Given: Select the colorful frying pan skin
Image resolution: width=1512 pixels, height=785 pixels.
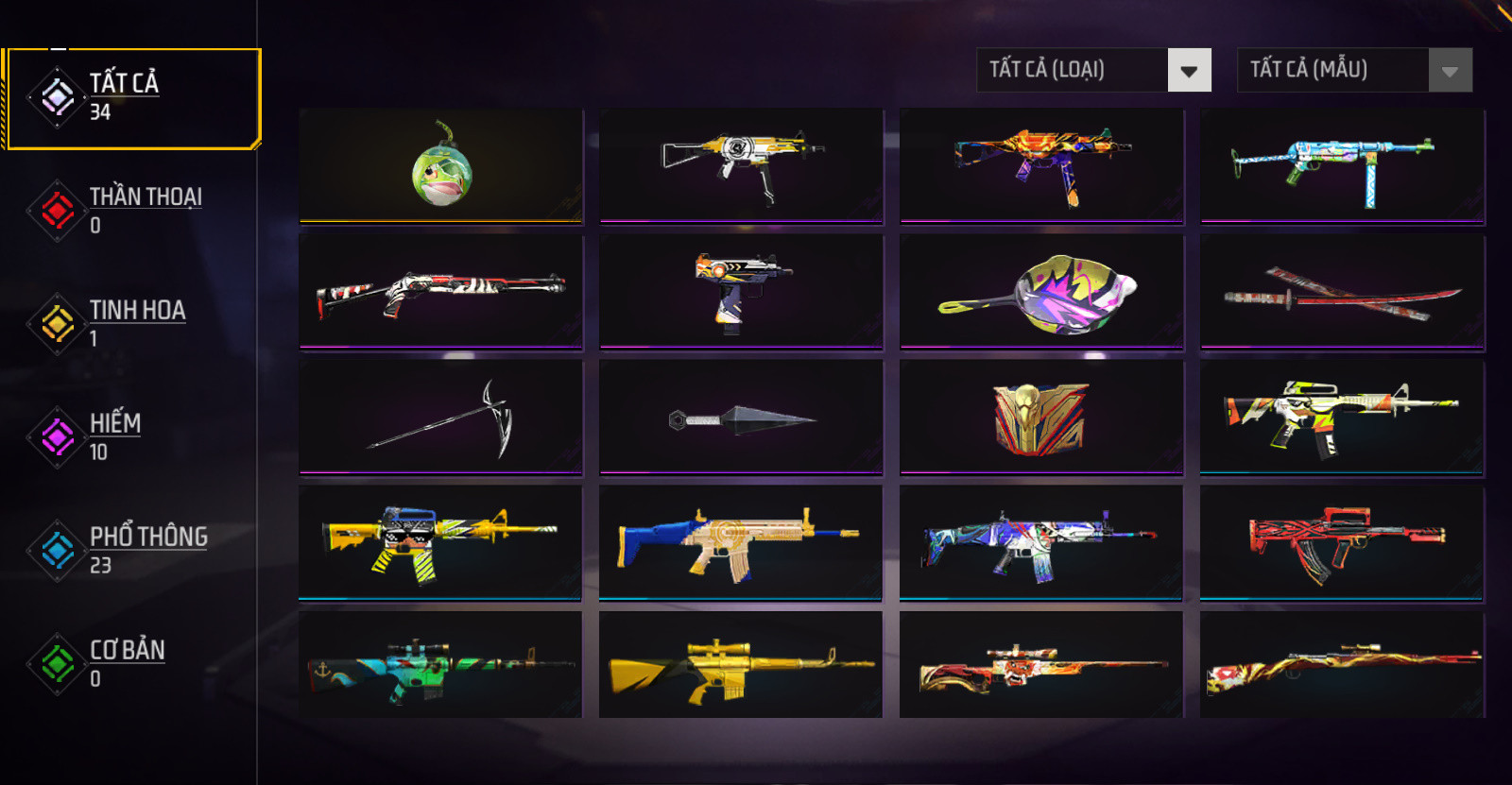Looking at the screenshot, I should coord(1041,292).
